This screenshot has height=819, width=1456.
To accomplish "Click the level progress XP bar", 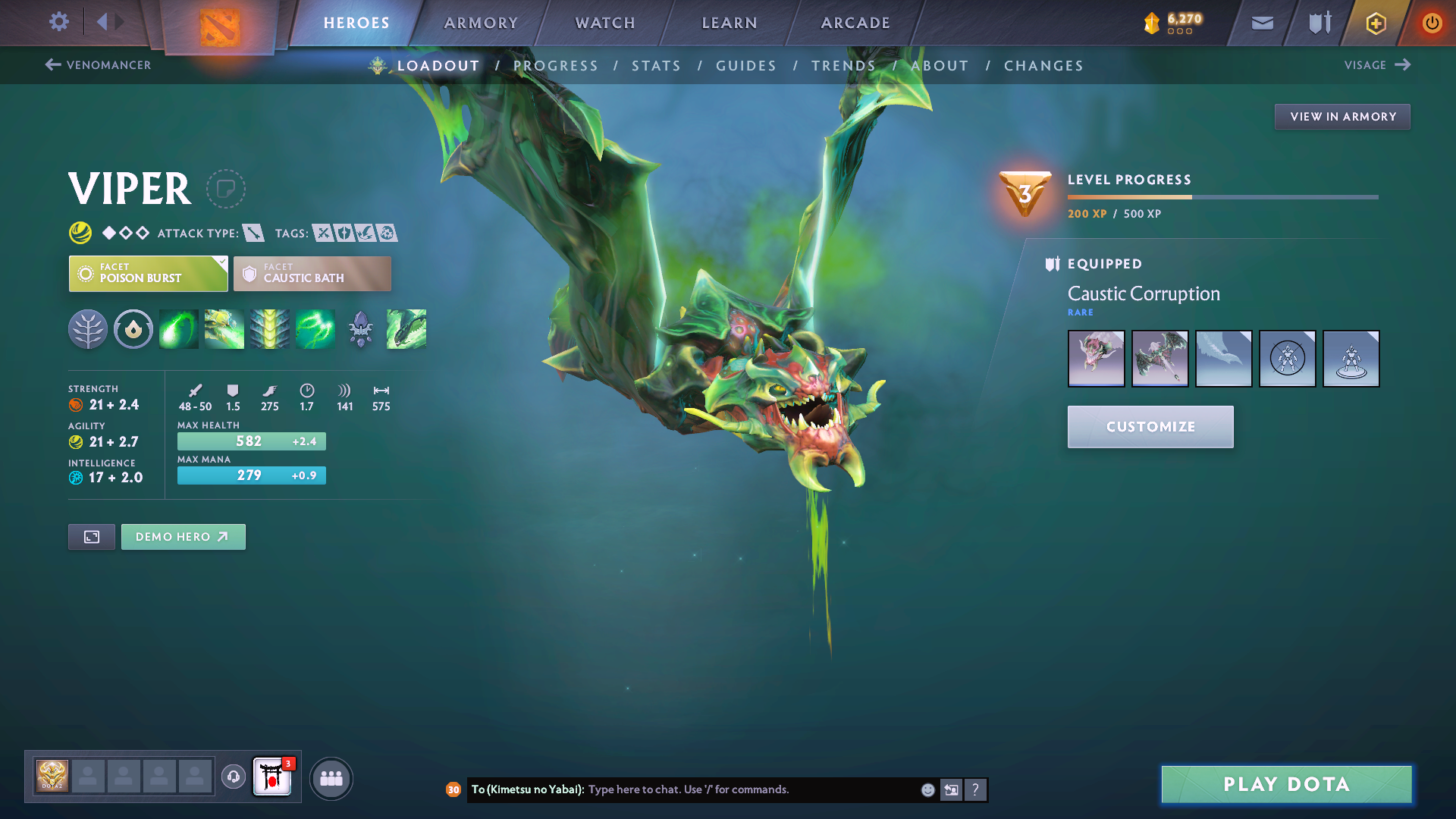I will pos(1222,196).
